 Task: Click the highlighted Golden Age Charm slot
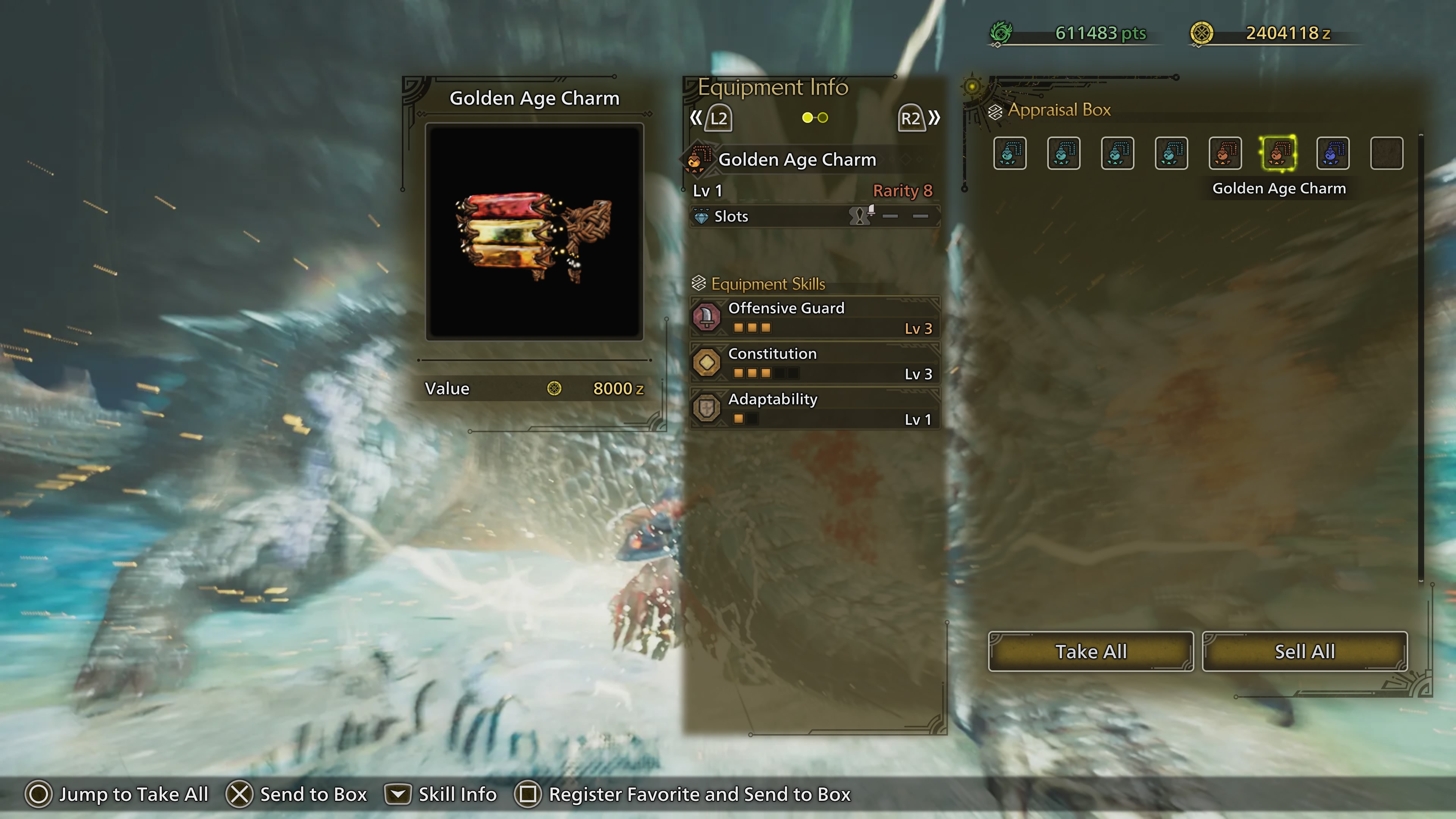[x=1279, y=153]
